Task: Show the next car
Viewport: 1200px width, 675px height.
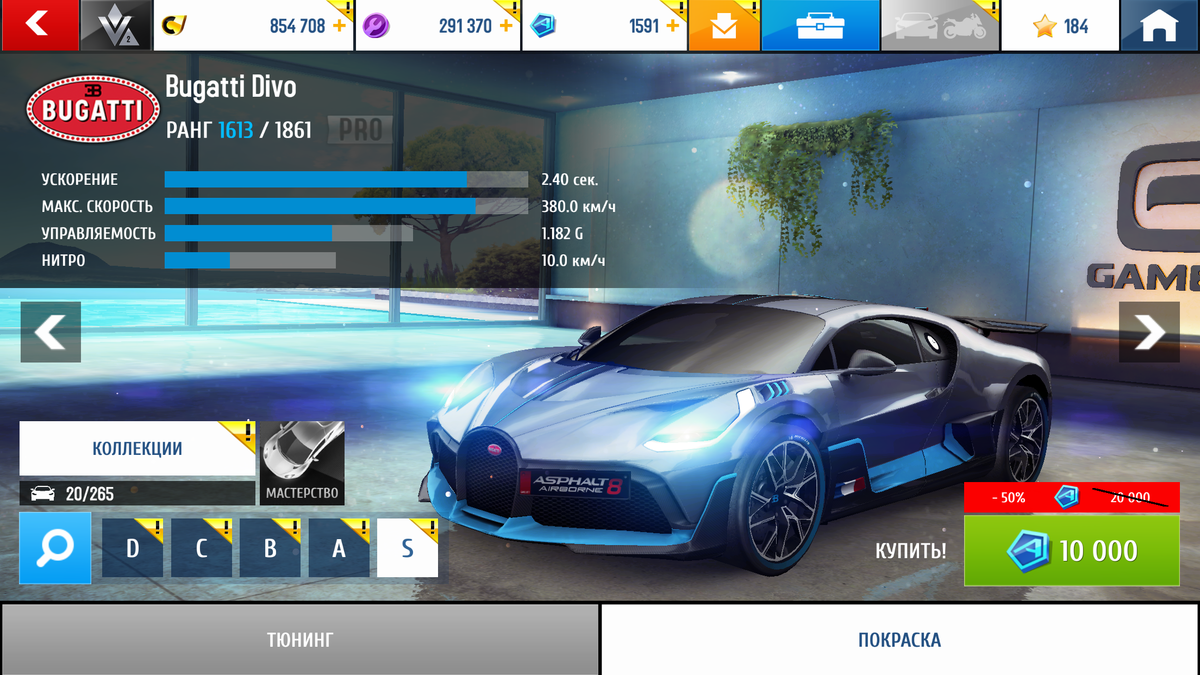Action: (1149, 331)
